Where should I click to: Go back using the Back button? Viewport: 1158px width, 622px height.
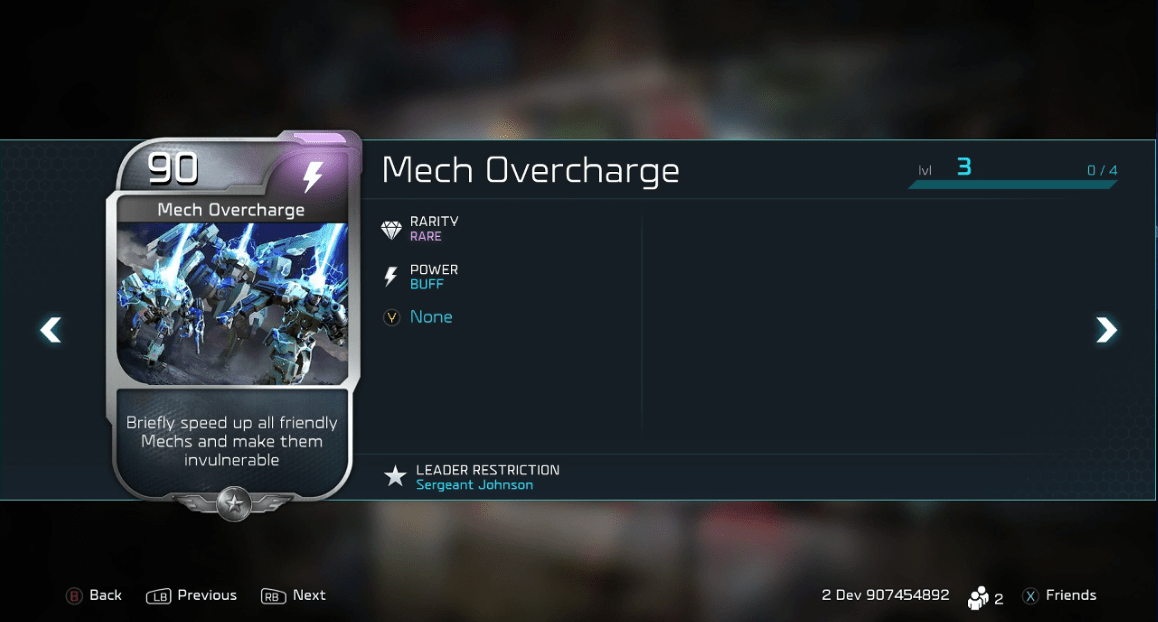click(x=94, y=596)
